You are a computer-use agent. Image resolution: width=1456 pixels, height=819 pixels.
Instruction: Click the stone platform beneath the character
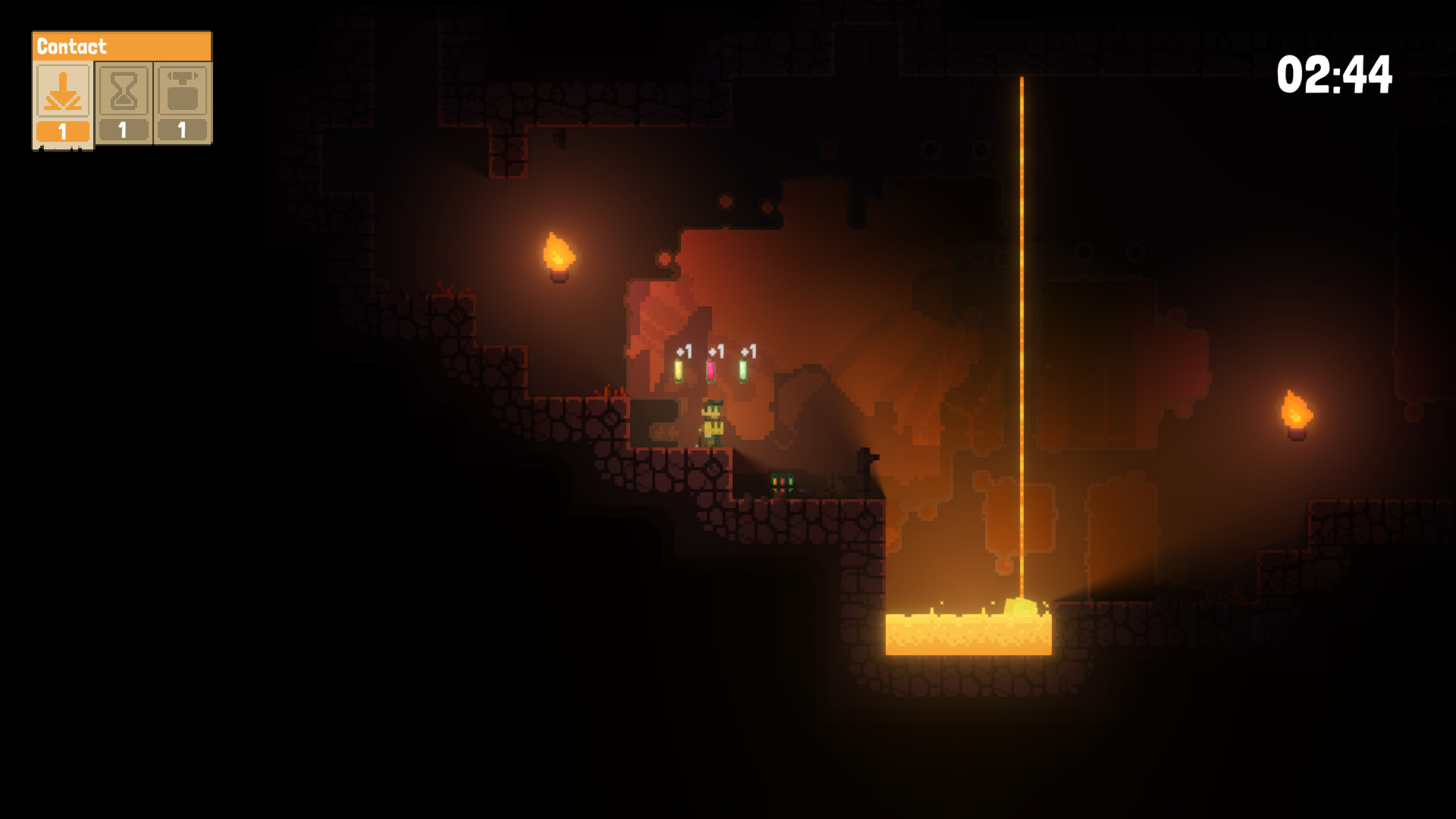[705, 466]
